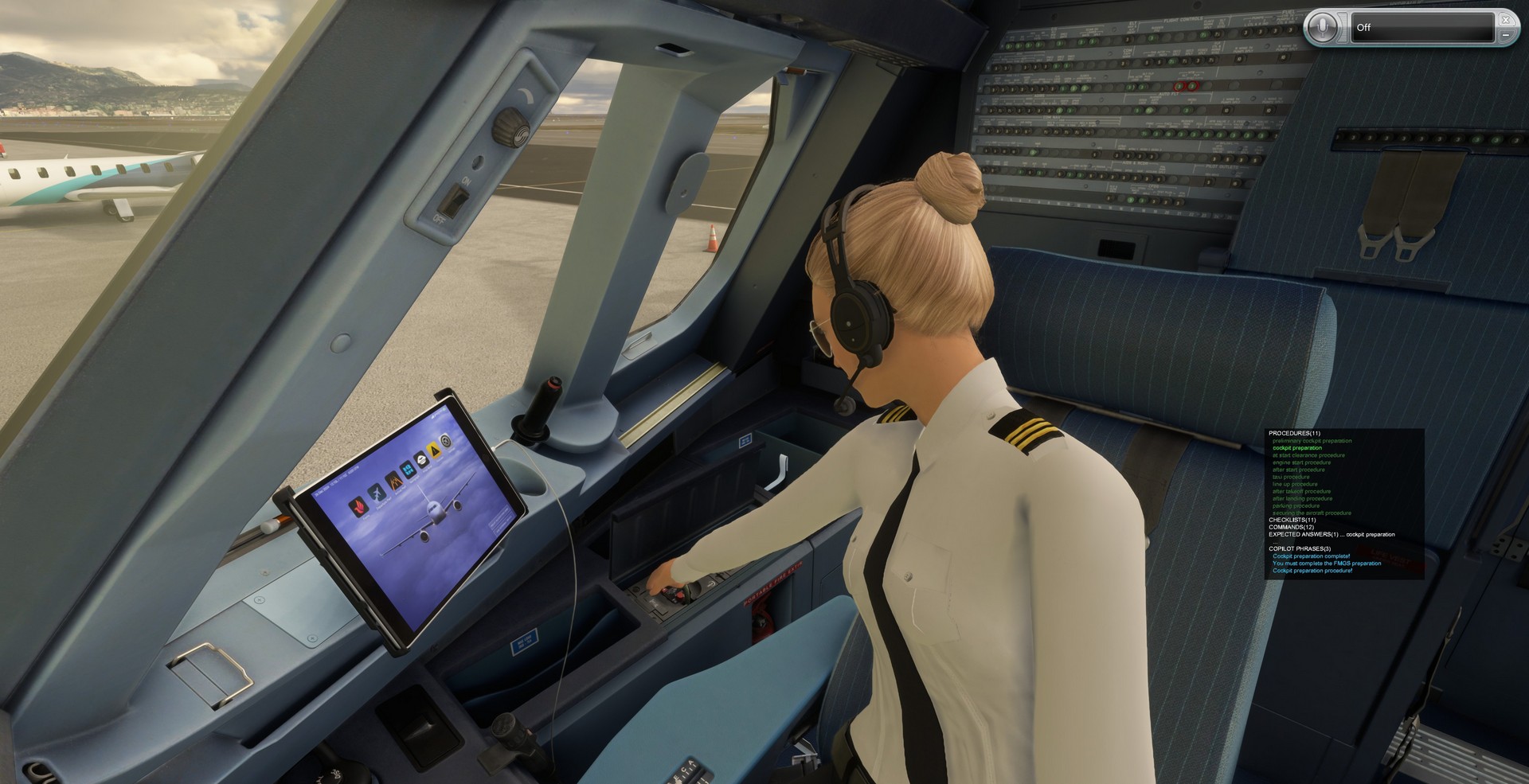This screenshot has height=784, width=1529.
Task: Expand the PROCEDURES(11) section header
Action: (x=1292, y=434)
